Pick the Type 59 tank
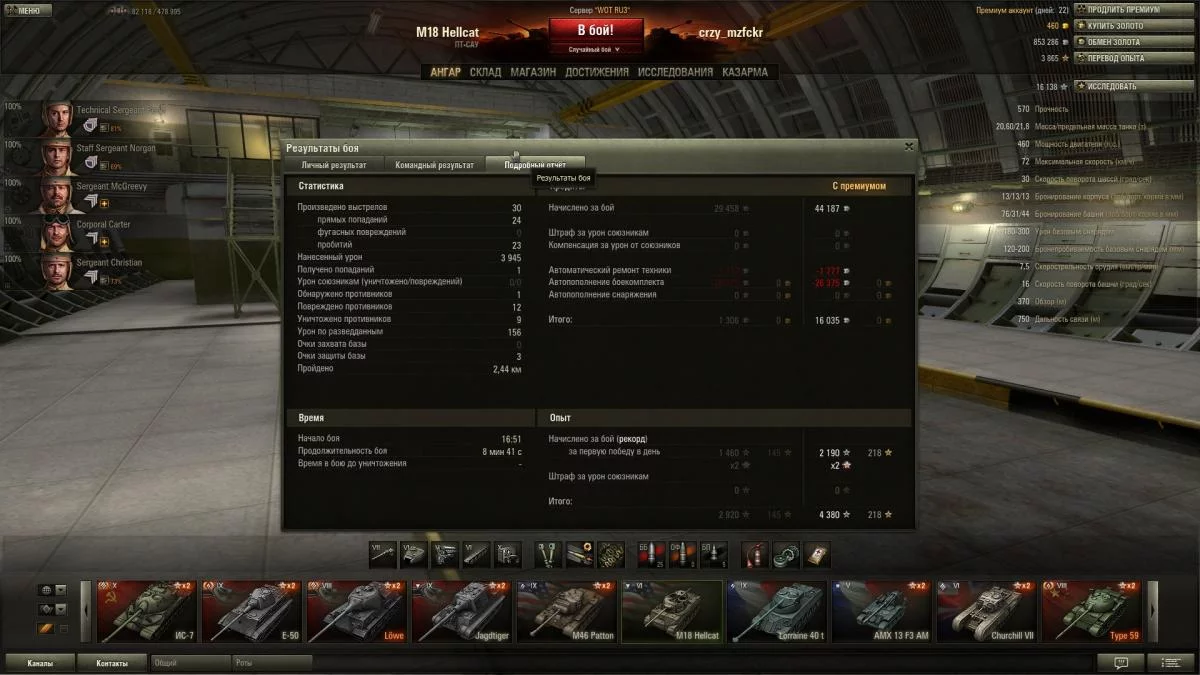The image size is (1200, 675). click(1092, 611)
